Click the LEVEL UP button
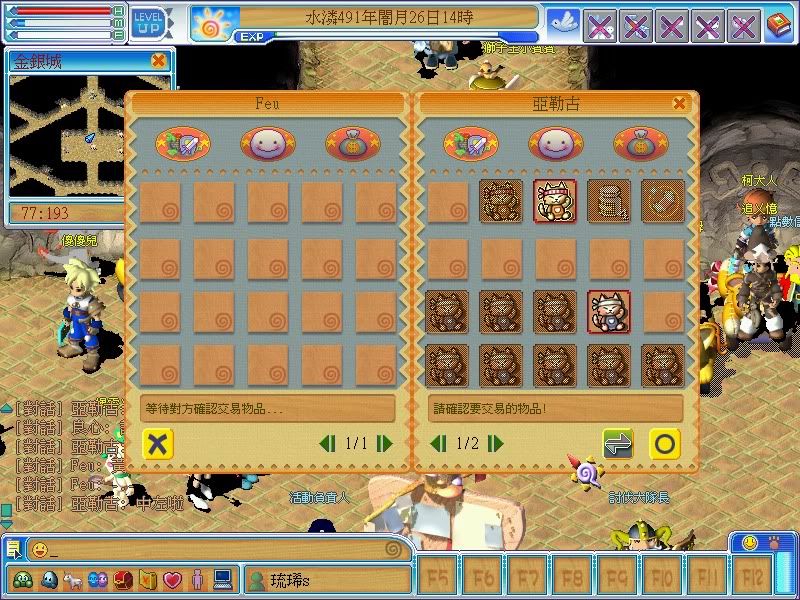 (x=149, y=22)
